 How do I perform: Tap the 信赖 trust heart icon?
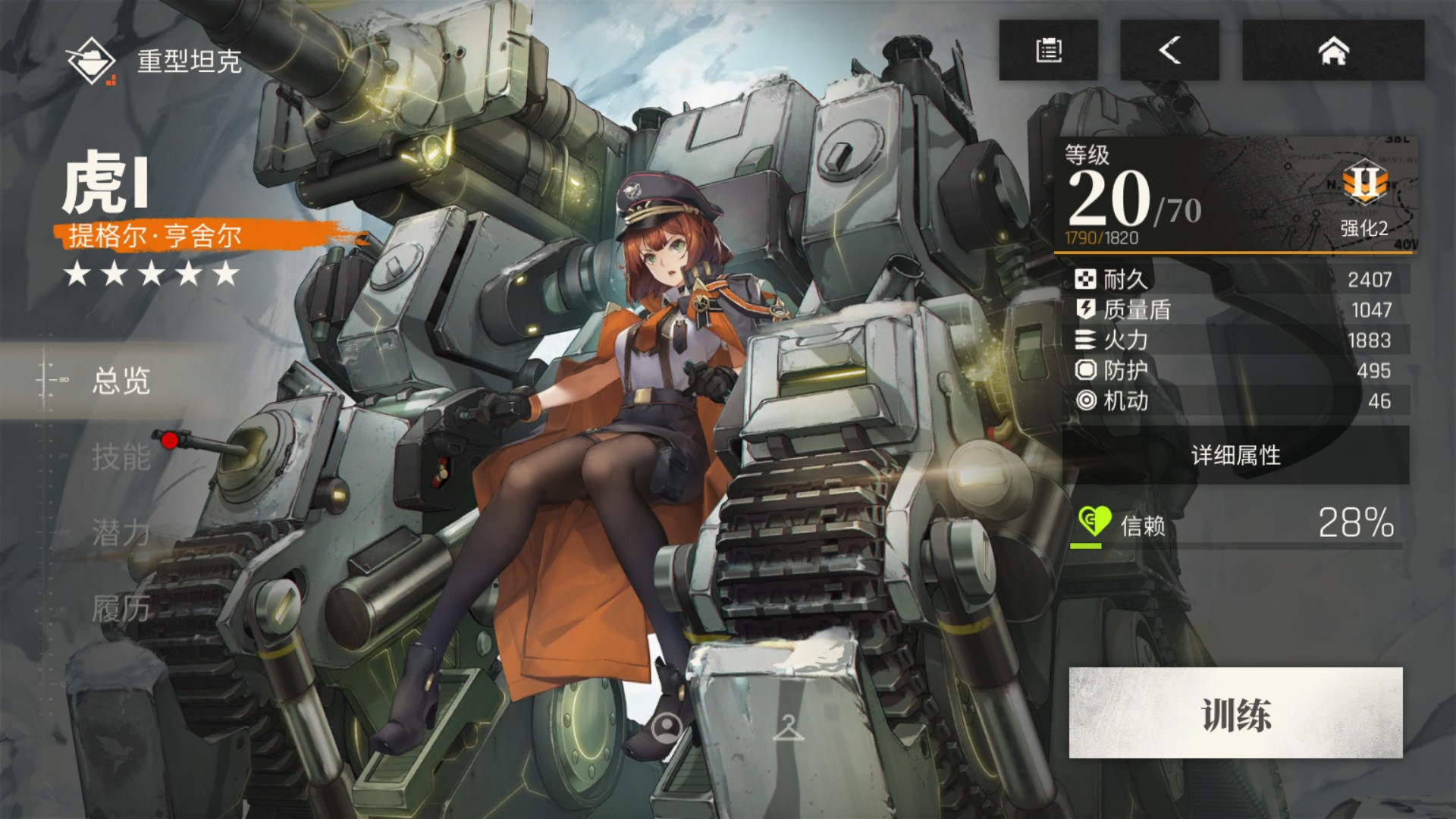click(x=1094, y=522)
